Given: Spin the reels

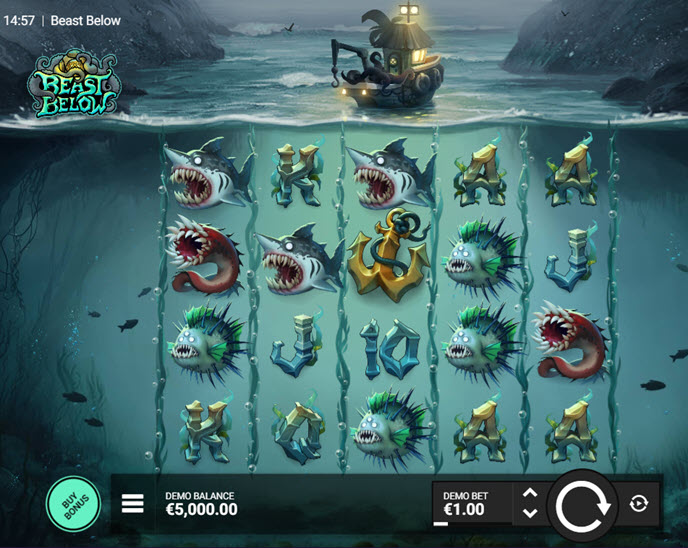Looking at the screenshot, I should 582,504.
